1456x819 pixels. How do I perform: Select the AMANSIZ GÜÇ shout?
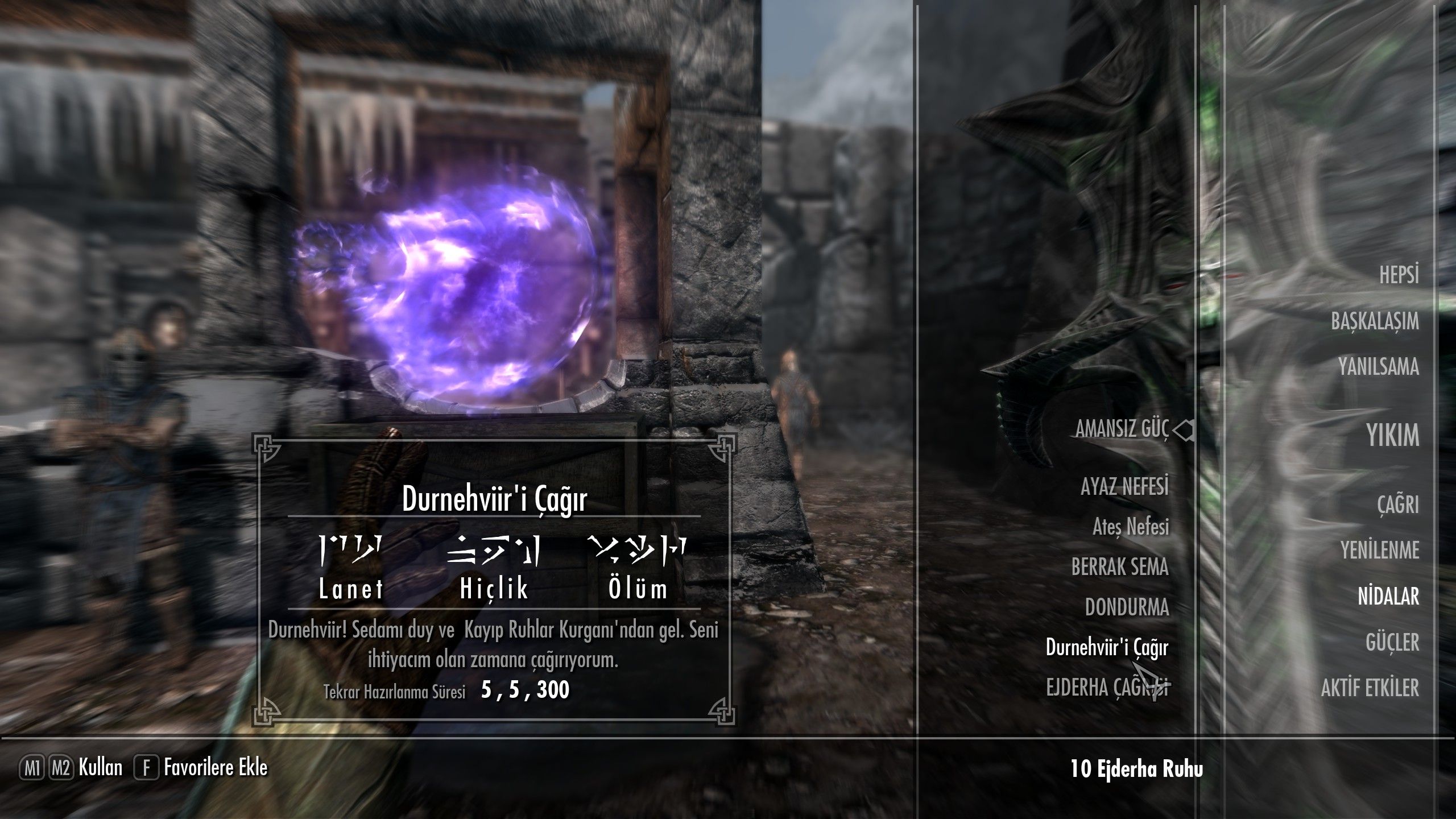pyautogui.click(x=1122, y=429)
